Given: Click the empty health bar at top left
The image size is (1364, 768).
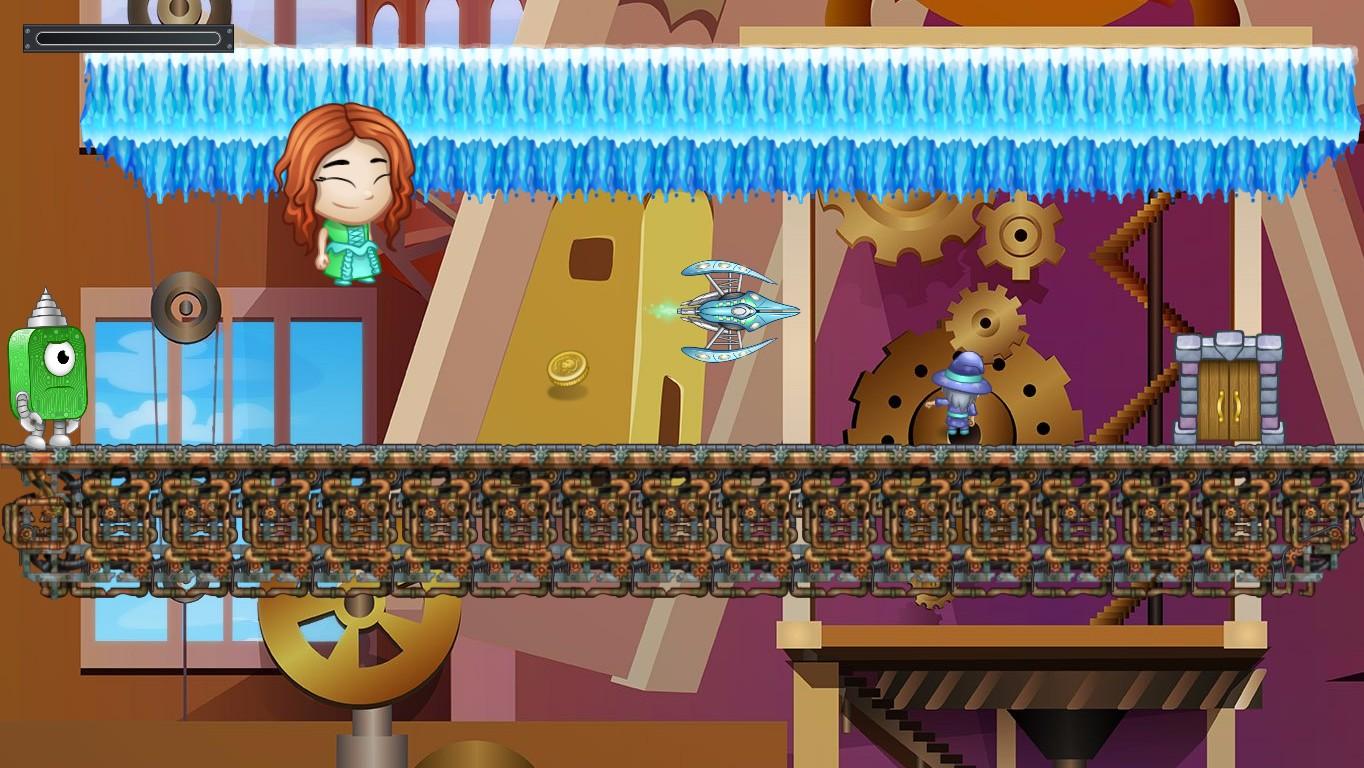Looking at the screenshot, I should point(125,38).
